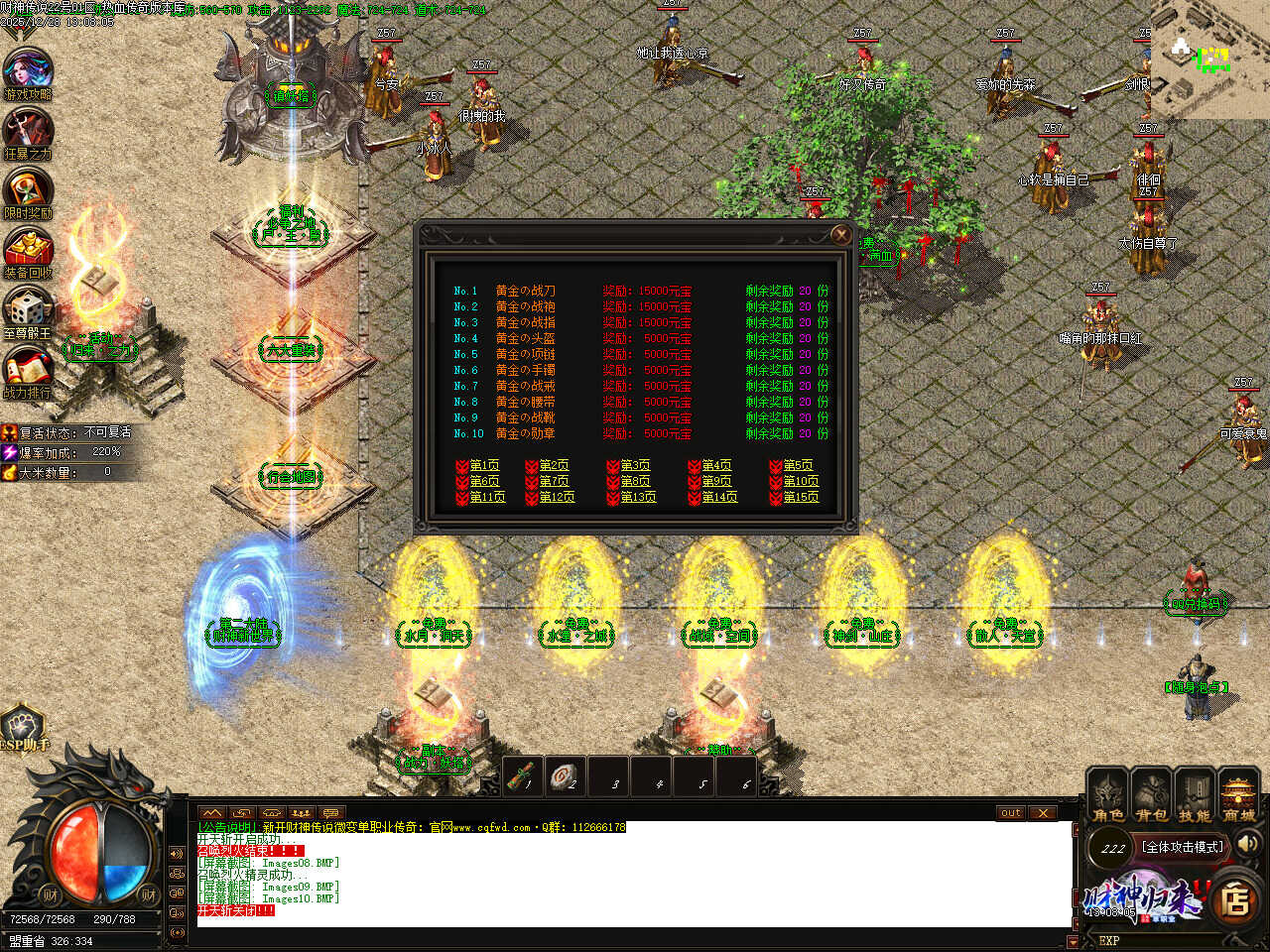Open the 角色 character panel
1270x952 pixels.
pyautogui.click(x=1107, y=795)
